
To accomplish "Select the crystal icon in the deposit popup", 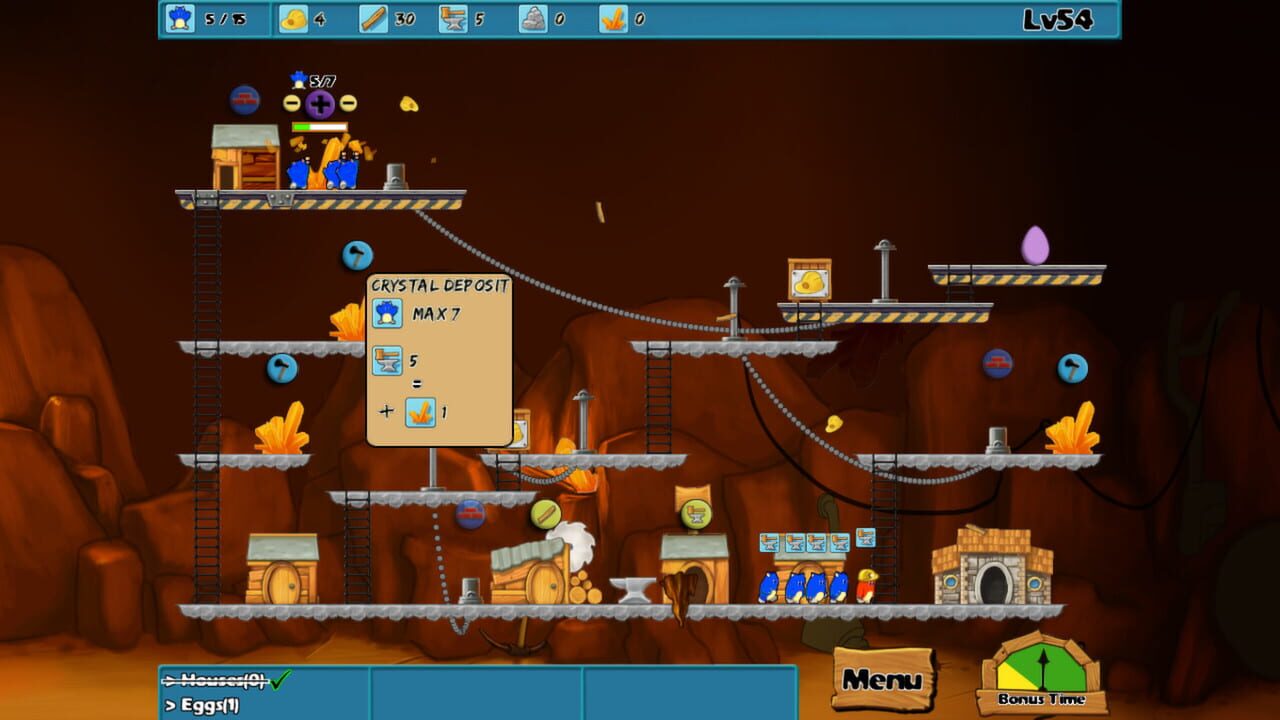I will point(419,411).
